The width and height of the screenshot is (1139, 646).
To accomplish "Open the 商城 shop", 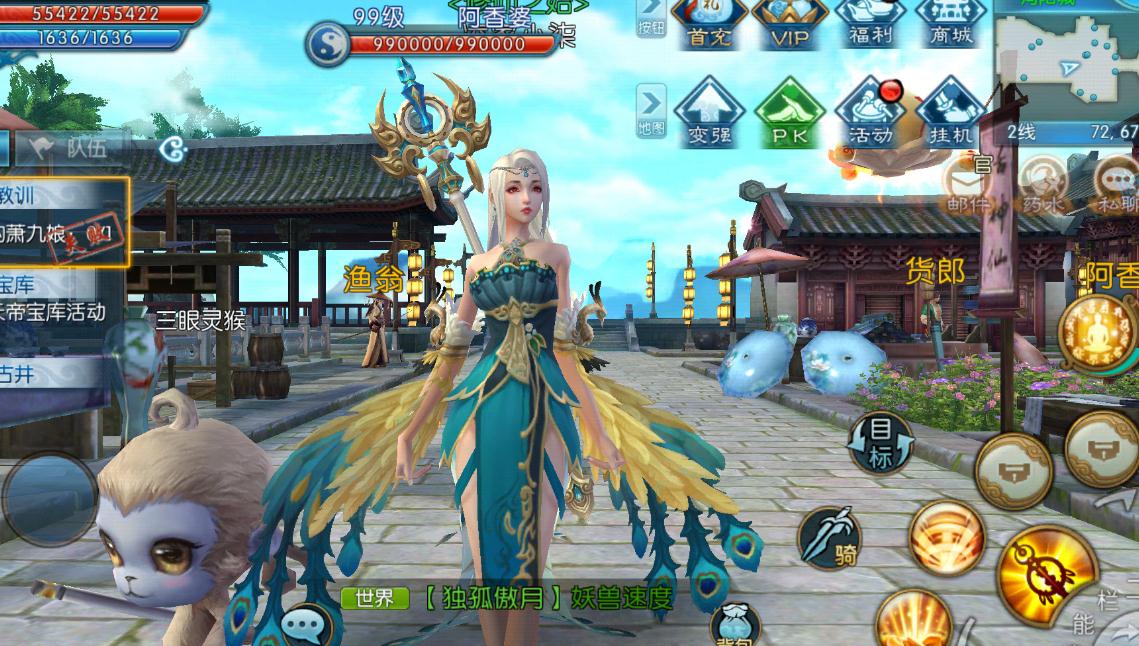I will click(950, 23).
